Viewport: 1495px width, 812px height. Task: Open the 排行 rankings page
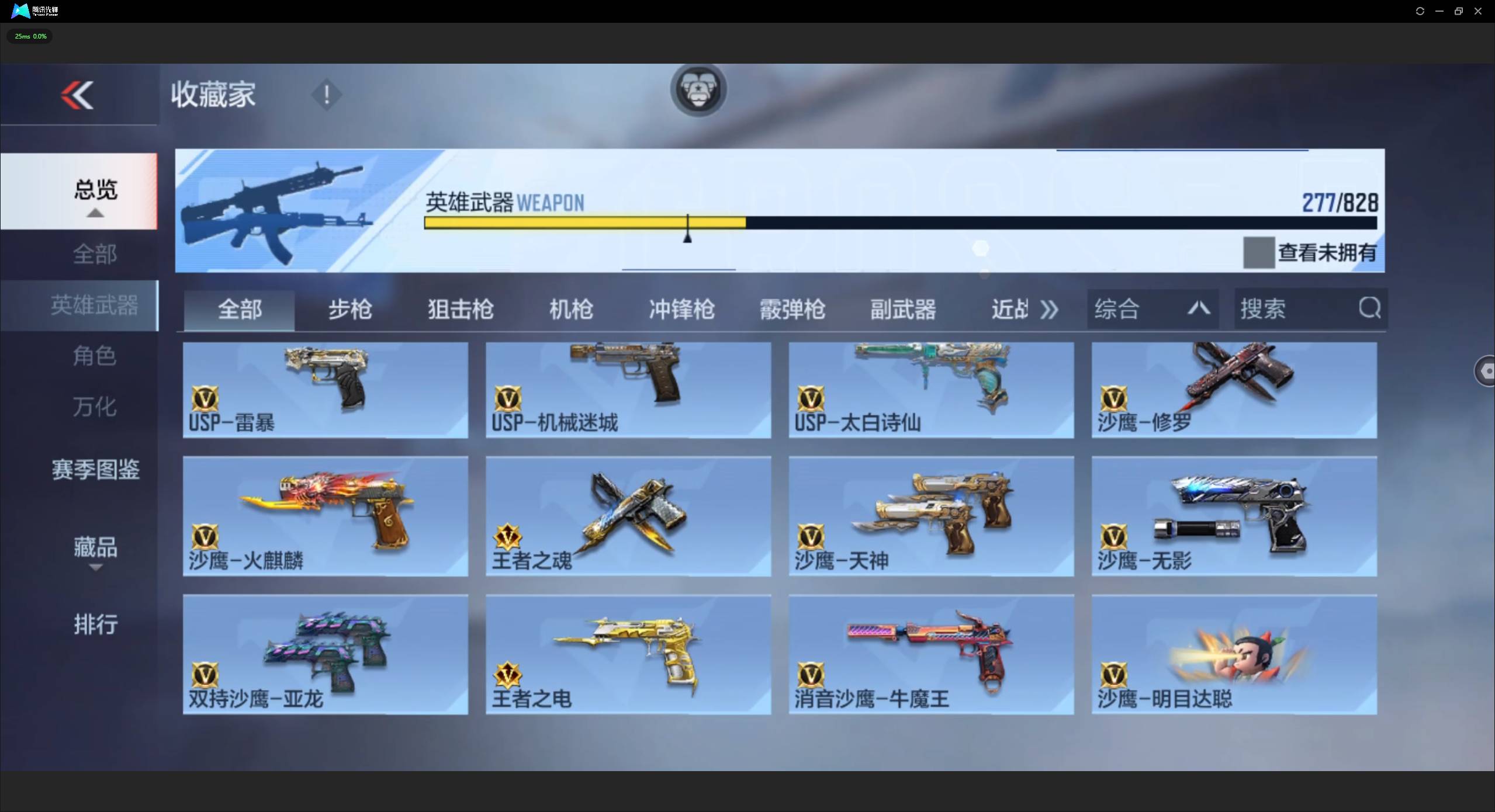95,624
